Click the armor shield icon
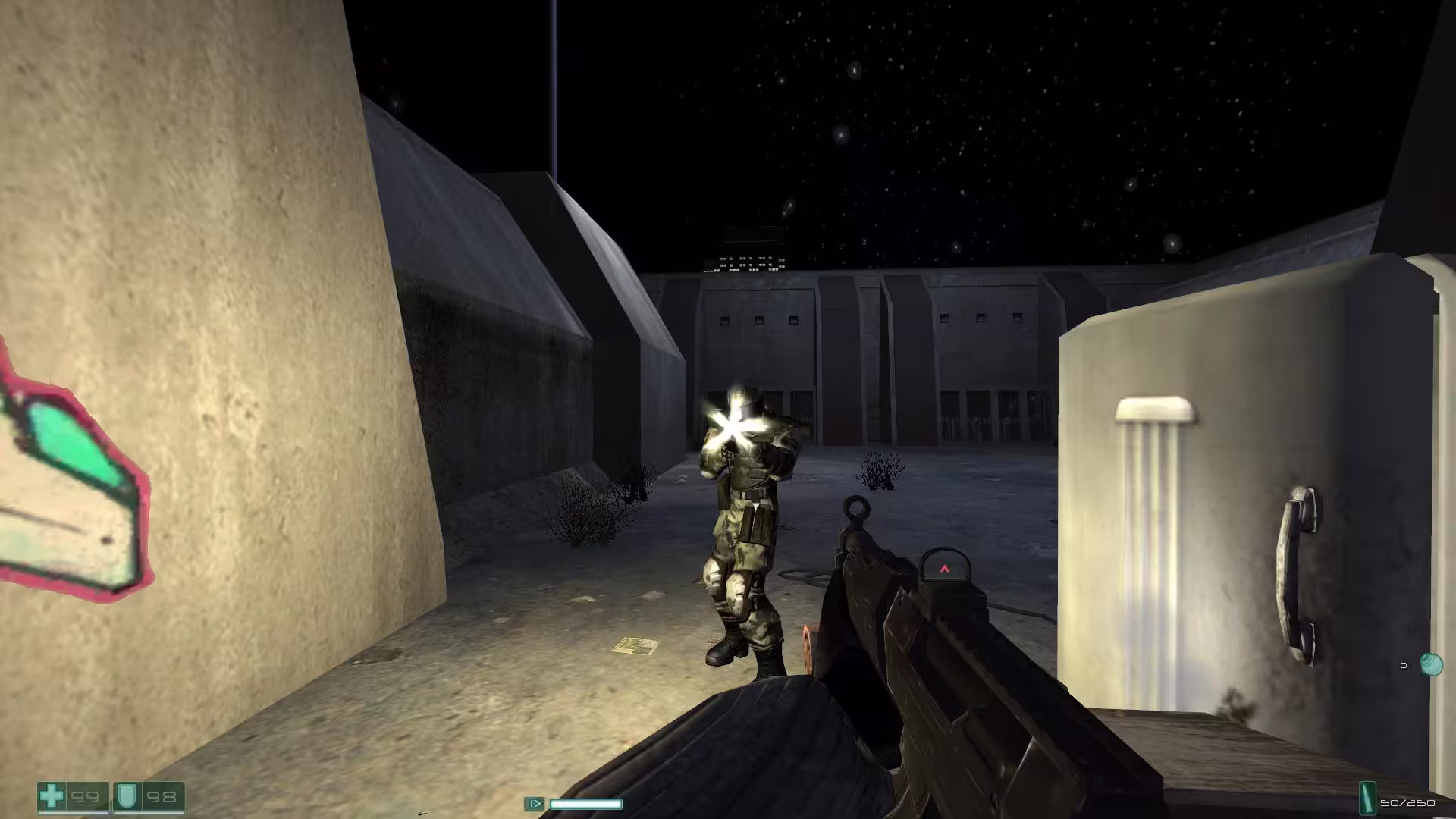This screenshot has width=1456, height=819. tap(124, 796)
